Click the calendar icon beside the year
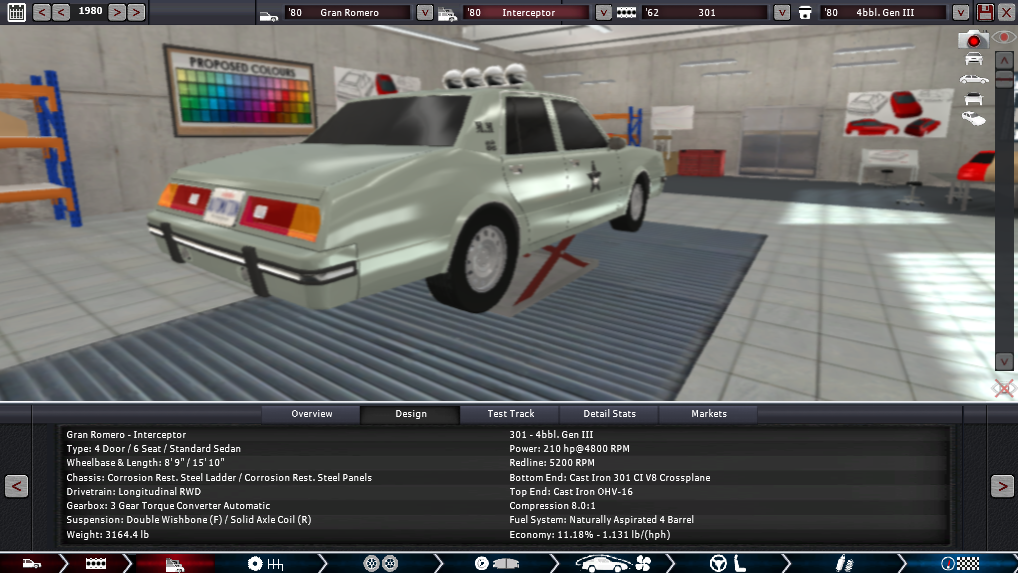The height and width of the screenshot is (573, 1018). click(17, 13)
